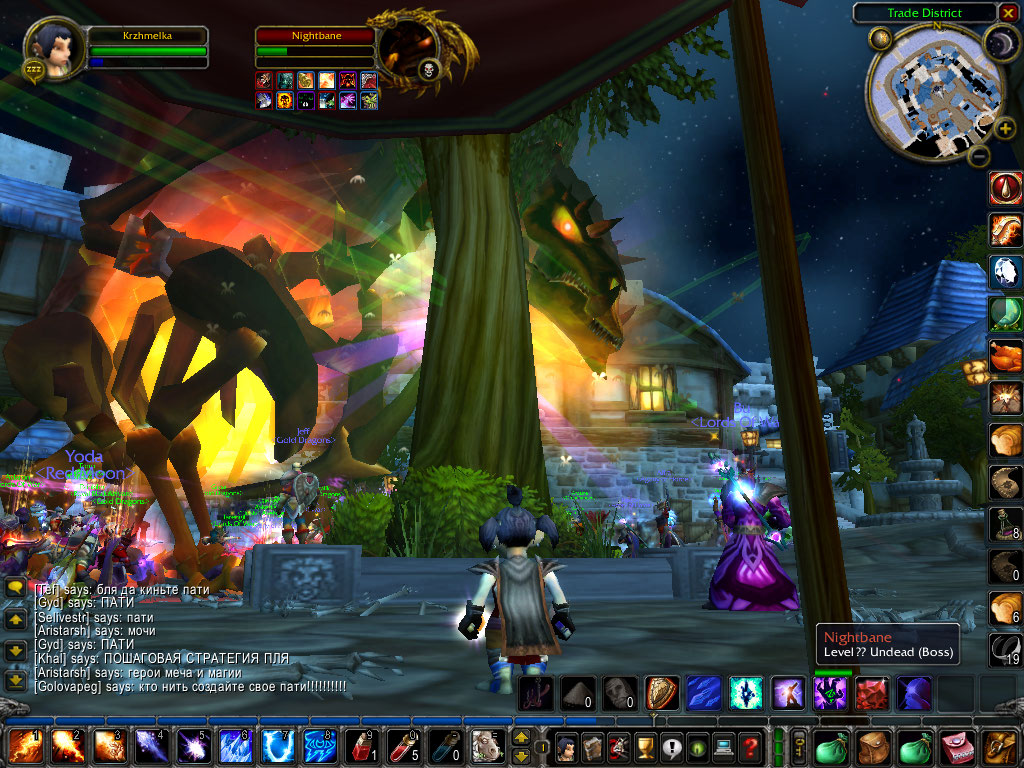Zoom out on the minimap
This screenshot has width=1024, height=768.
click(x=979, y=155)
